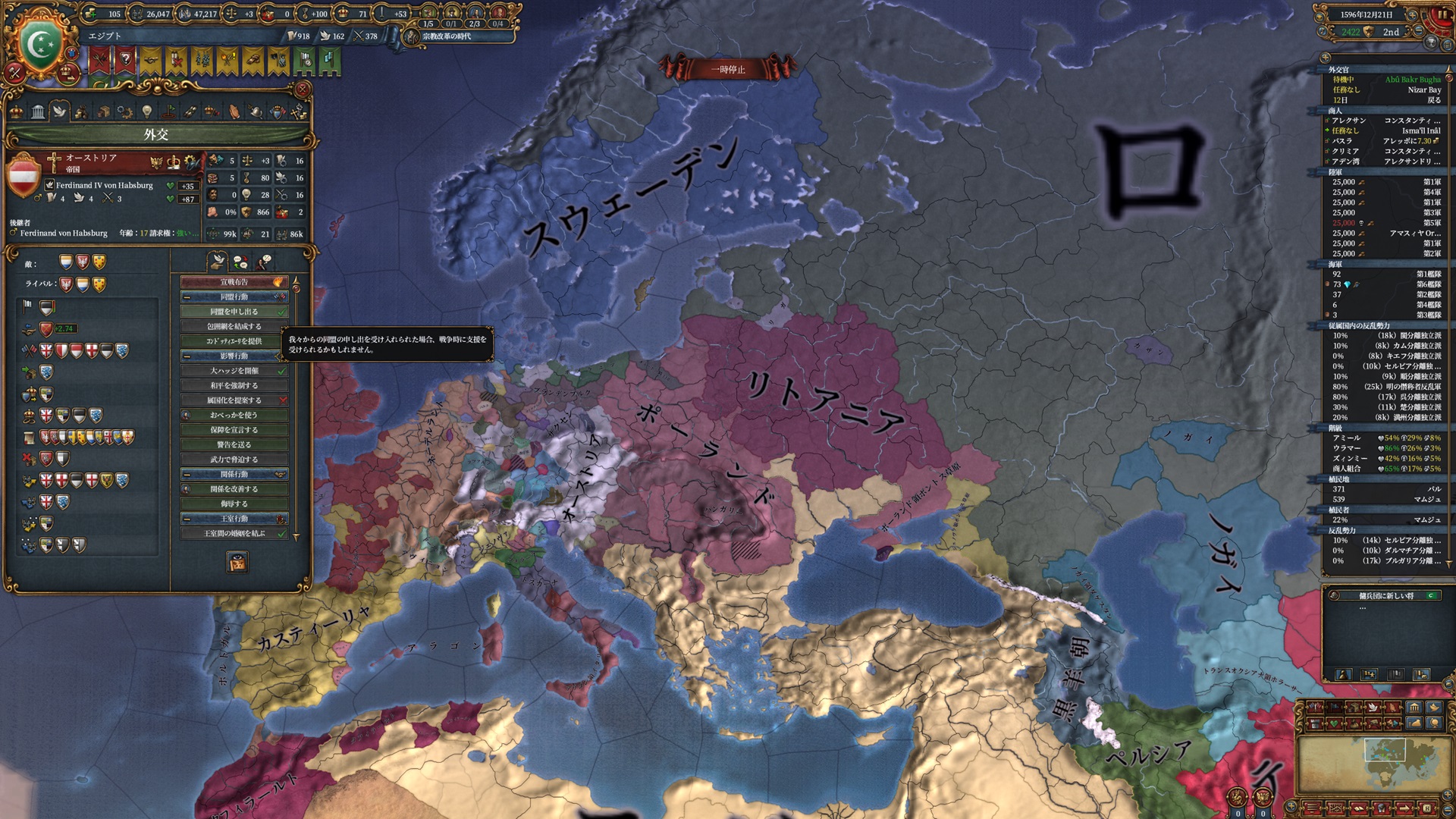This screenshot has height=819, width=1456.
Task: Switch to the court tab crown icon
Action: coord(16,111)
